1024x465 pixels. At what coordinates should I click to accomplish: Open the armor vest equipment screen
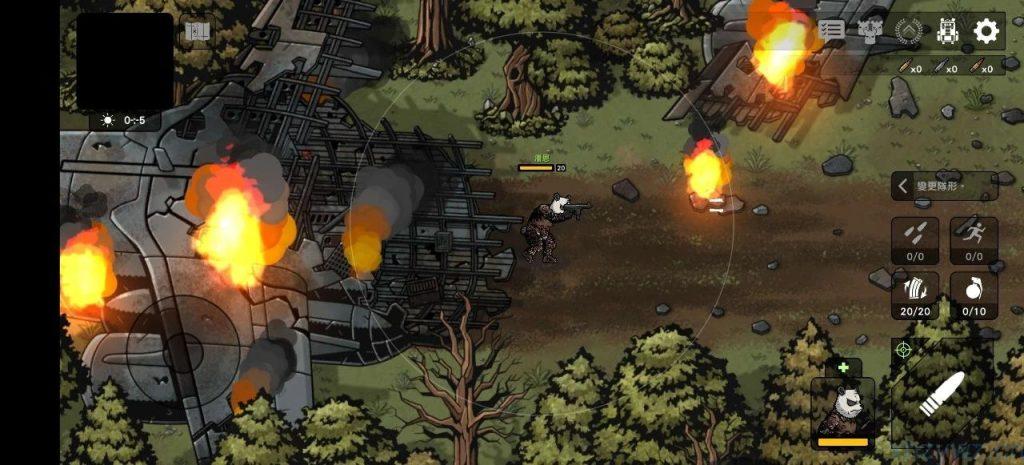[869, 31]
